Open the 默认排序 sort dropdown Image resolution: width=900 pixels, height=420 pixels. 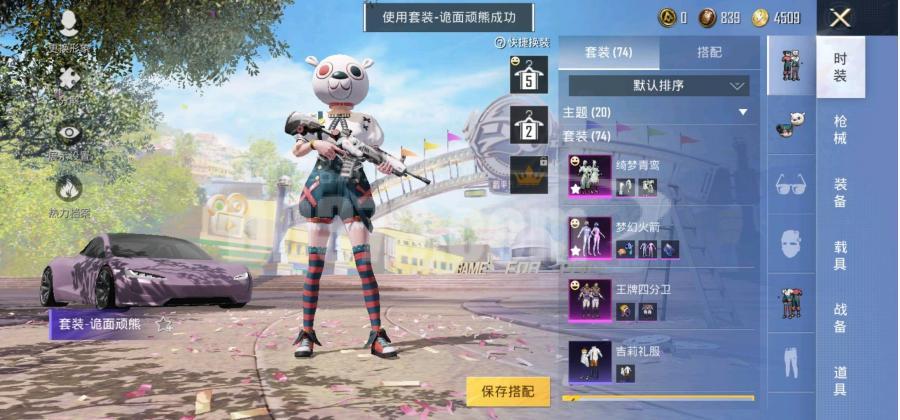coord(659,86)
